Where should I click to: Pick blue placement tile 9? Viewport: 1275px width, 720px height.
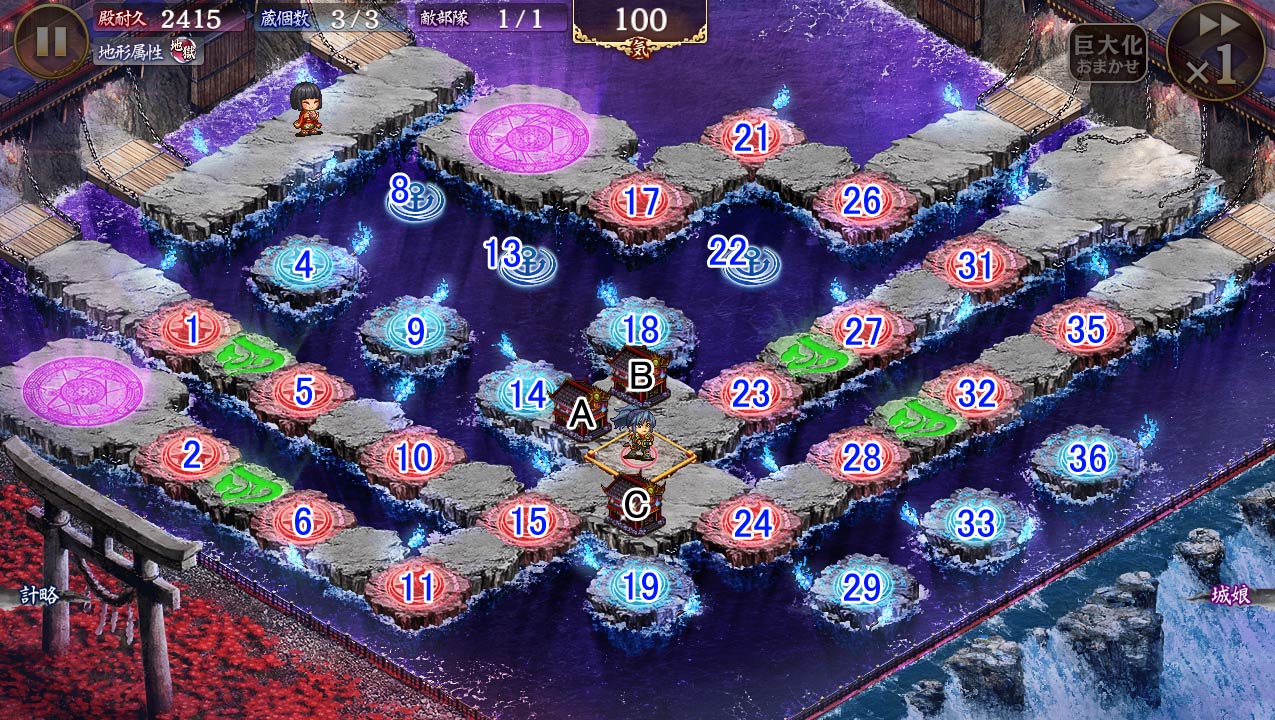[x=415, y=330]
